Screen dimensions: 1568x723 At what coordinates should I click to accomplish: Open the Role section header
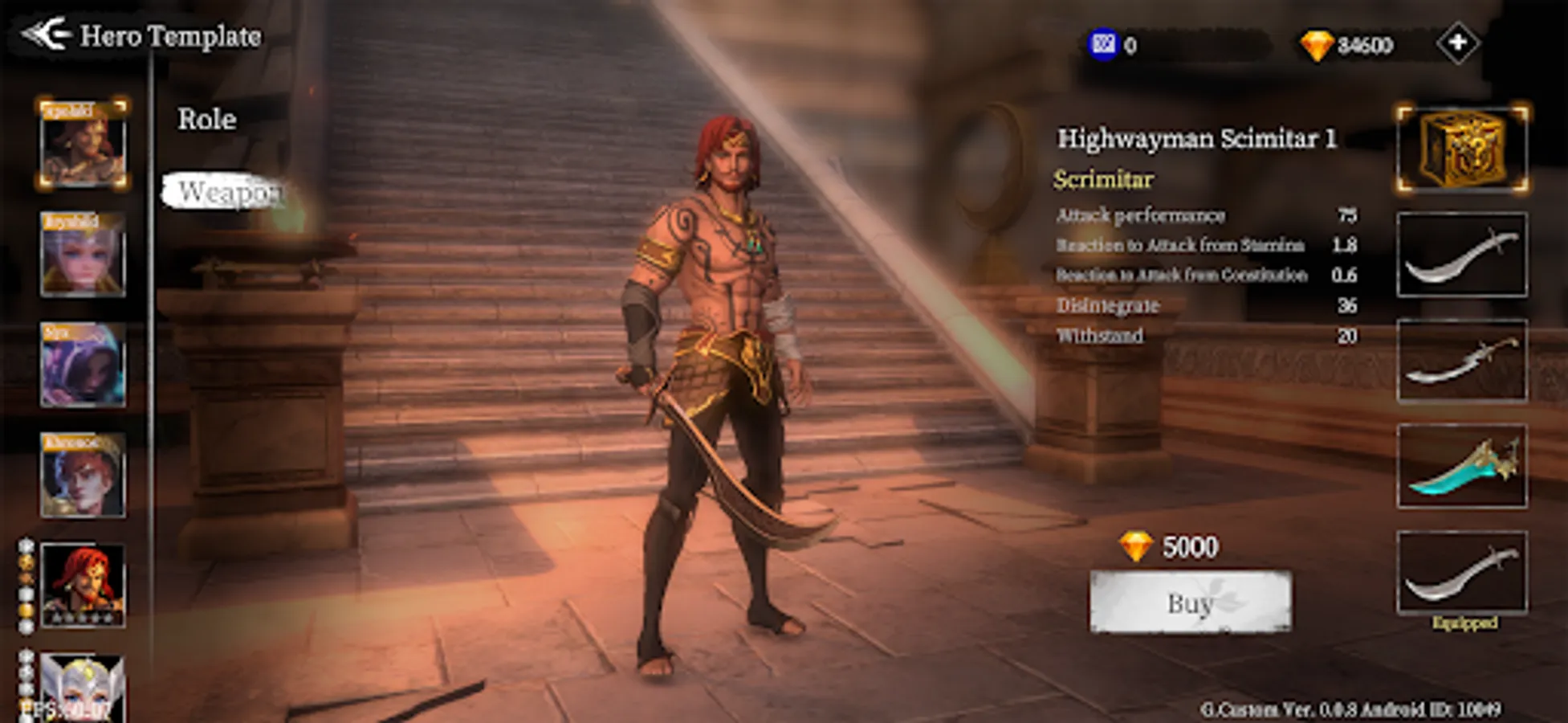coord(206,119)
